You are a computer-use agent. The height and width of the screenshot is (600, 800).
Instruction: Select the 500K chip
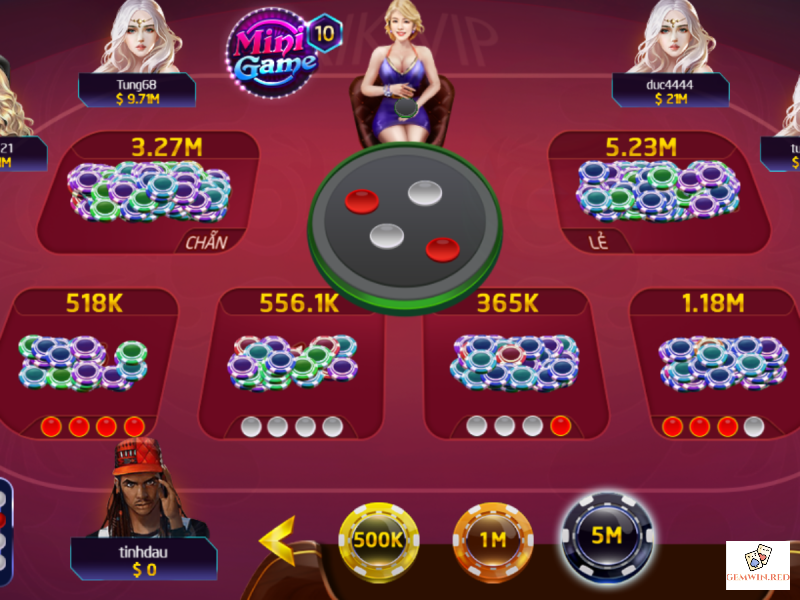pyautogui.click(x=377, y=538)
